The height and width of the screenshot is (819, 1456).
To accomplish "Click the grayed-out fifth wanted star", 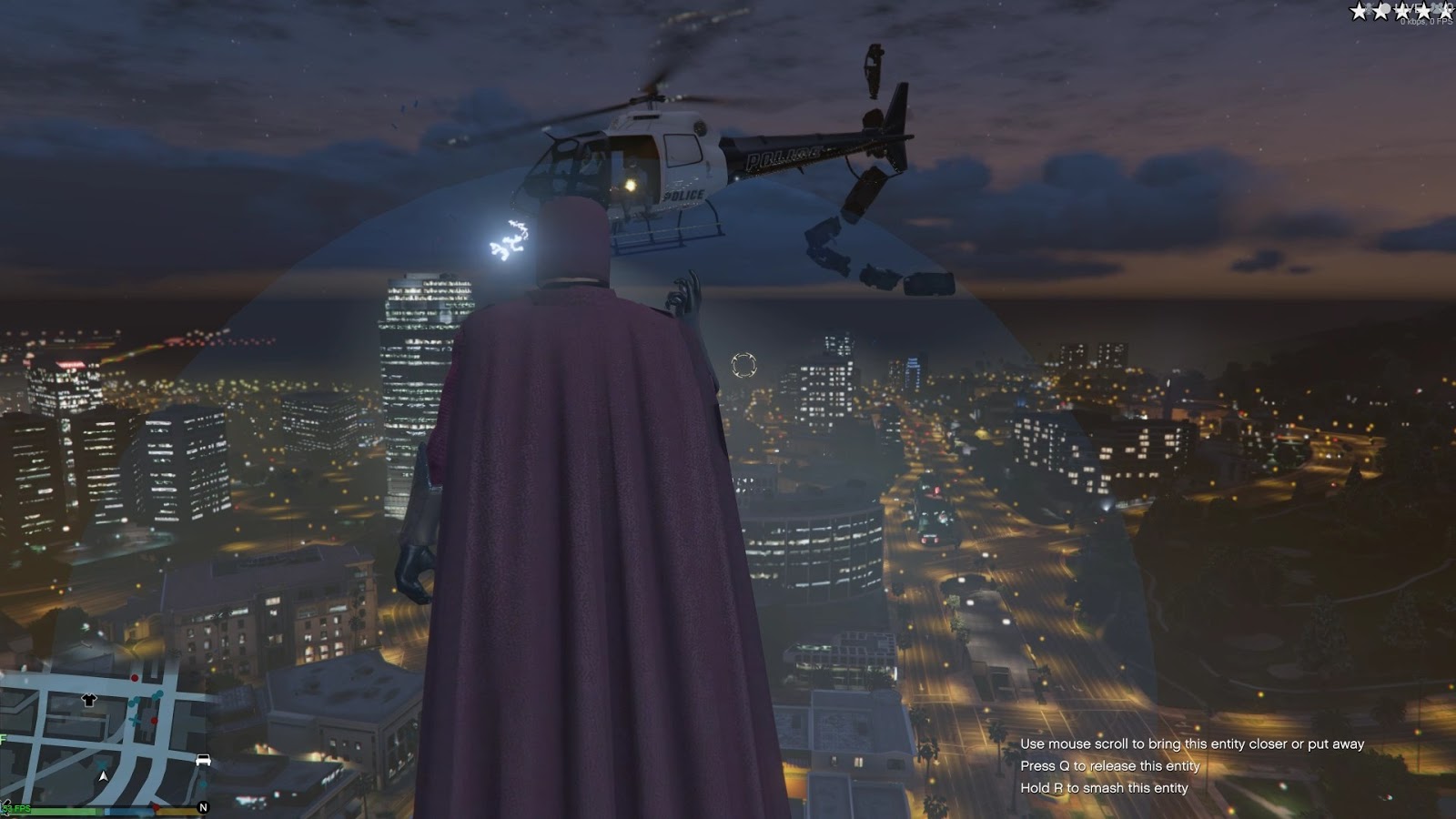I will point(1445,12).
